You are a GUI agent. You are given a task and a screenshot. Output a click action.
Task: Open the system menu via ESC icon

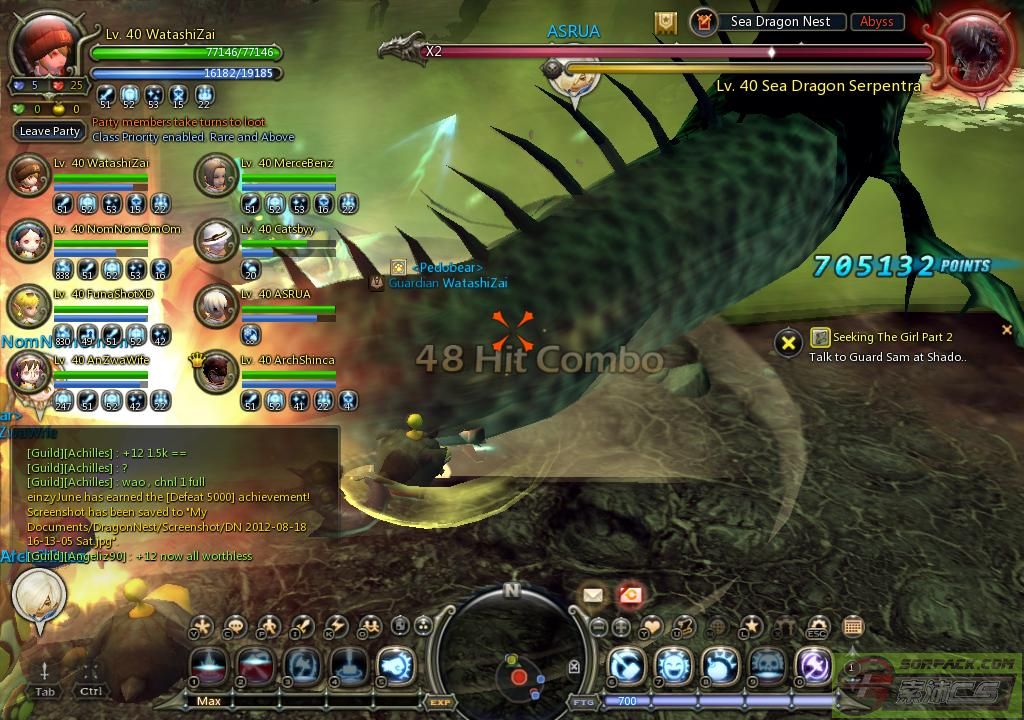(818, 627)
